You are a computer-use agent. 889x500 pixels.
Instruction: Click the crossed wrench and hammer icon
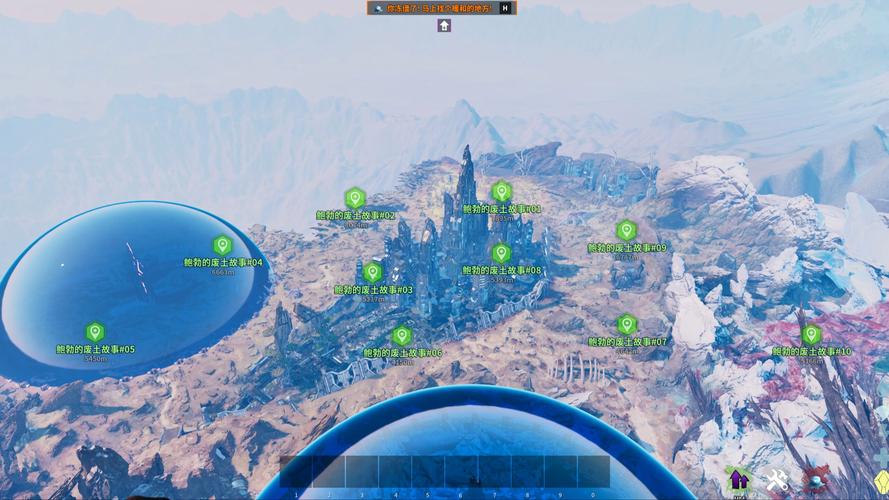(x=777, y=481)
